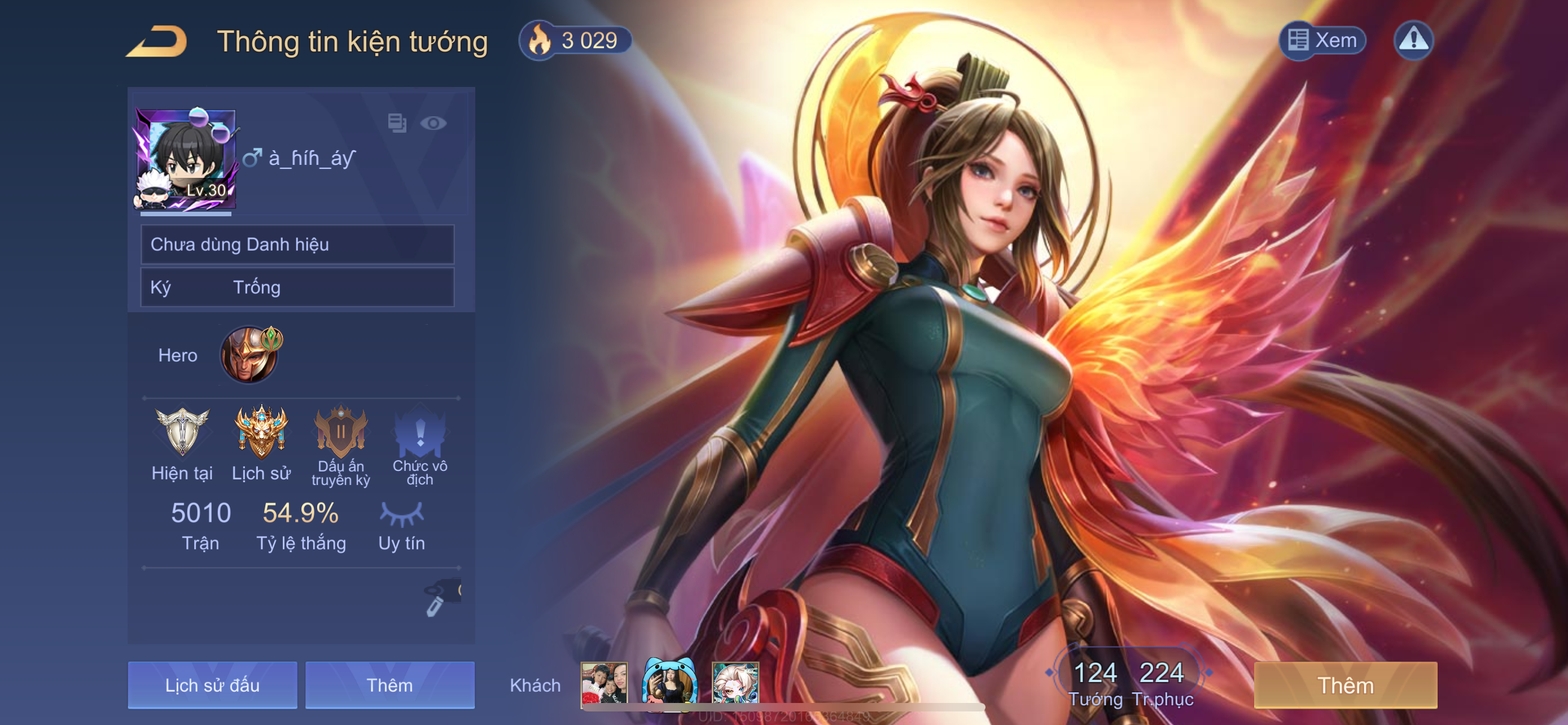Open the Xem view button
The image size is (1568, 725).
(x=1322, y=40)
